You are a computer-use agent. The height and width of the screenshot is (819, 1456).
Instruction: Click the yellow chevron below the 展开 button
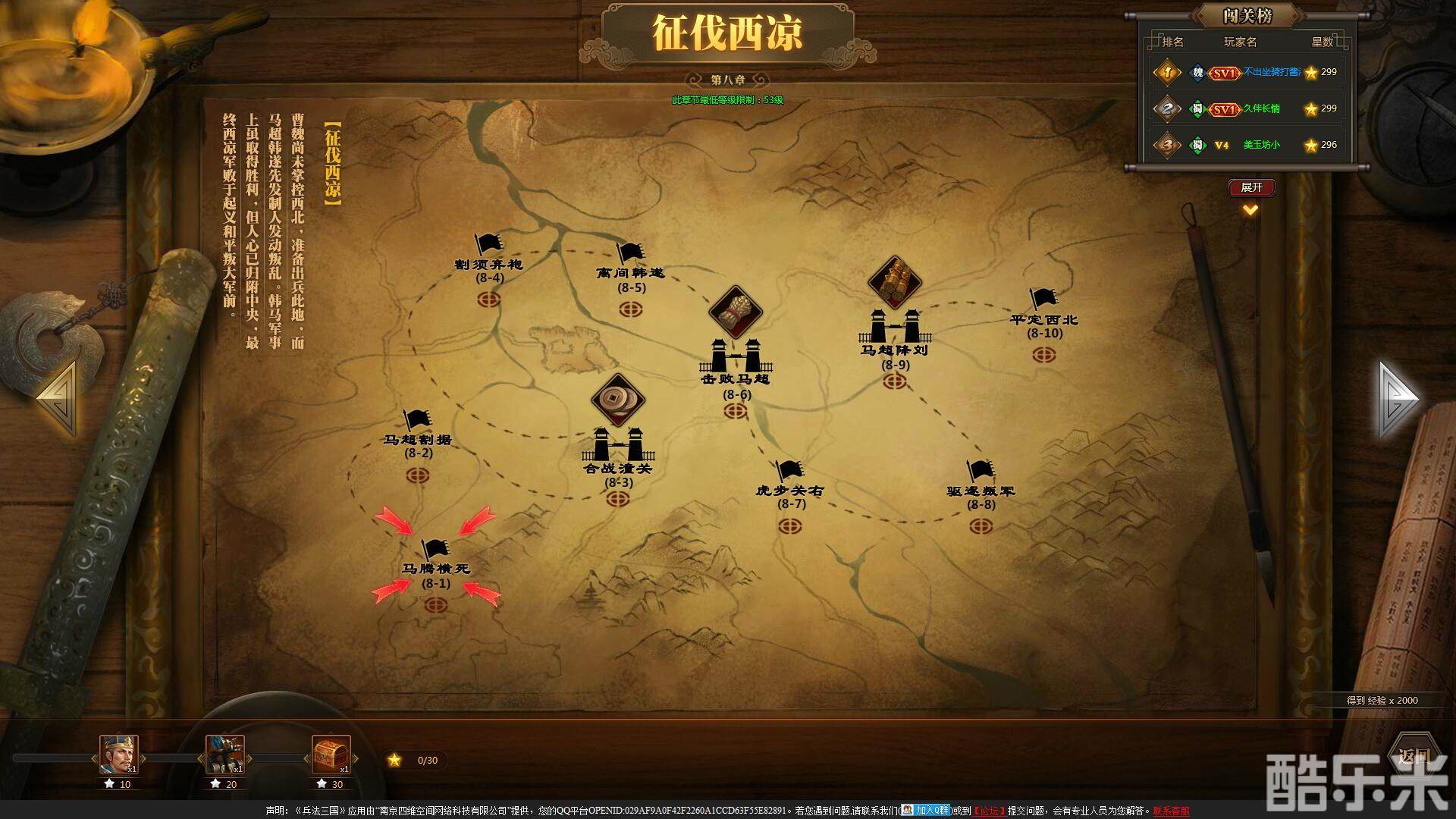[x=1249, y=211]
